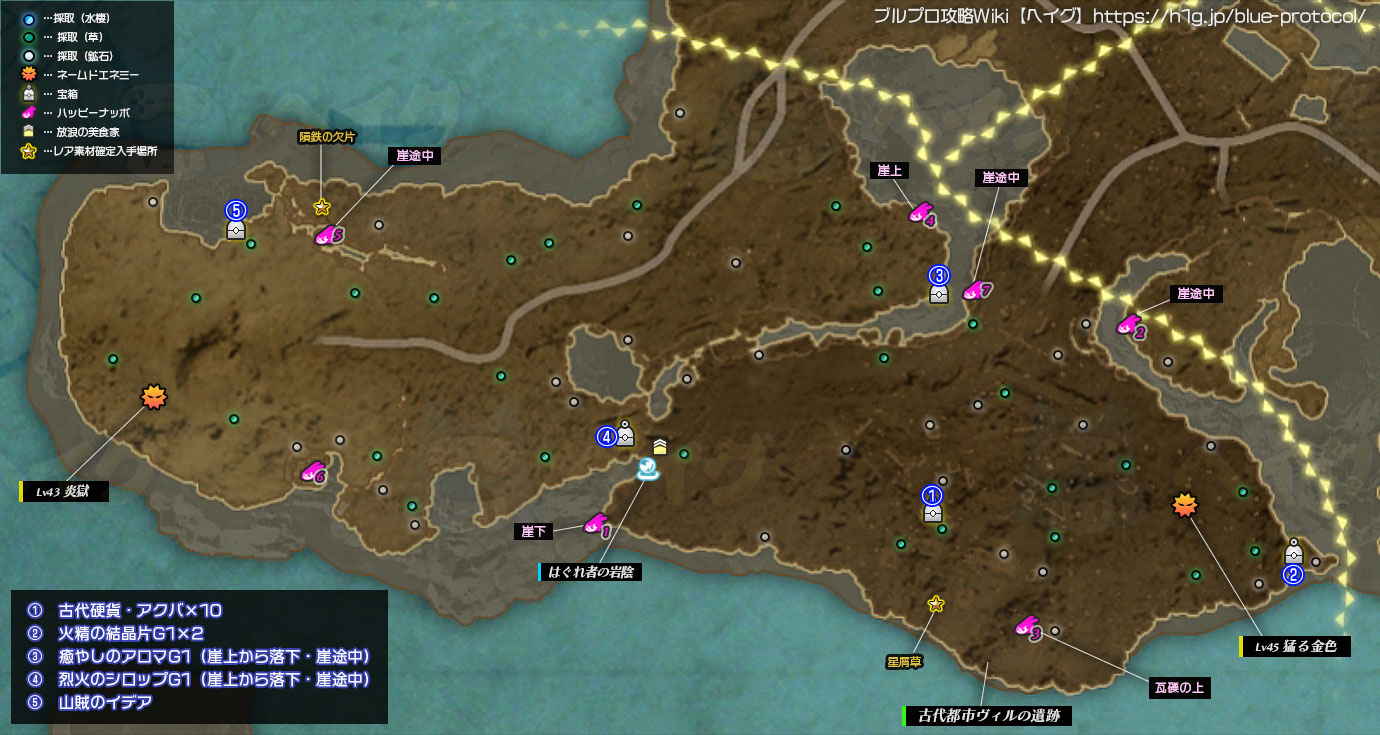Click the Happy Nappo marker numbered 6
Image resolution: width=1380 pixels, height=735 pixels.
pyautogui.click(x=313, y=471)
